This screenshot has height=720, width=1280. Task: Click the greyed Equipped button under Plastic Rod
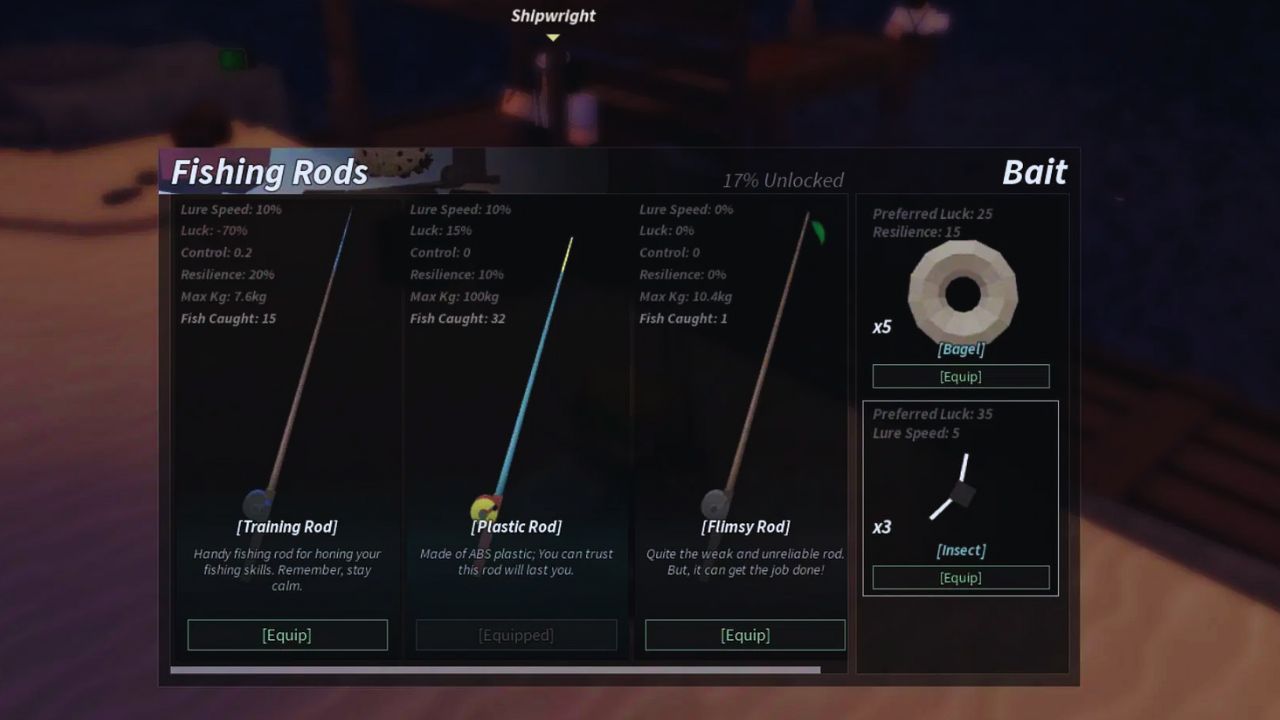(516, 635)
